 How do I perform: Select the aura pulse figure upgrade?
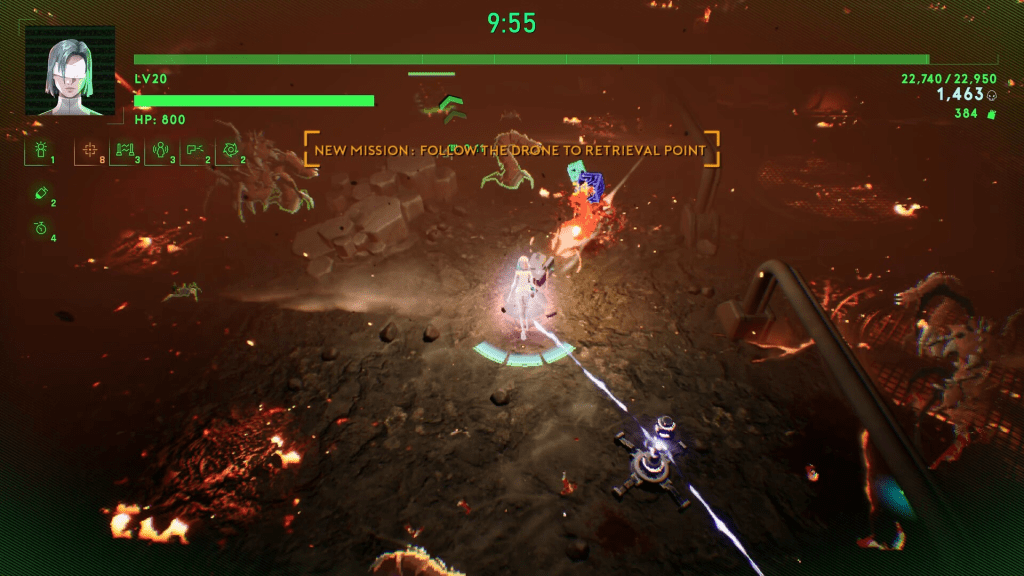tap(160, 151)
